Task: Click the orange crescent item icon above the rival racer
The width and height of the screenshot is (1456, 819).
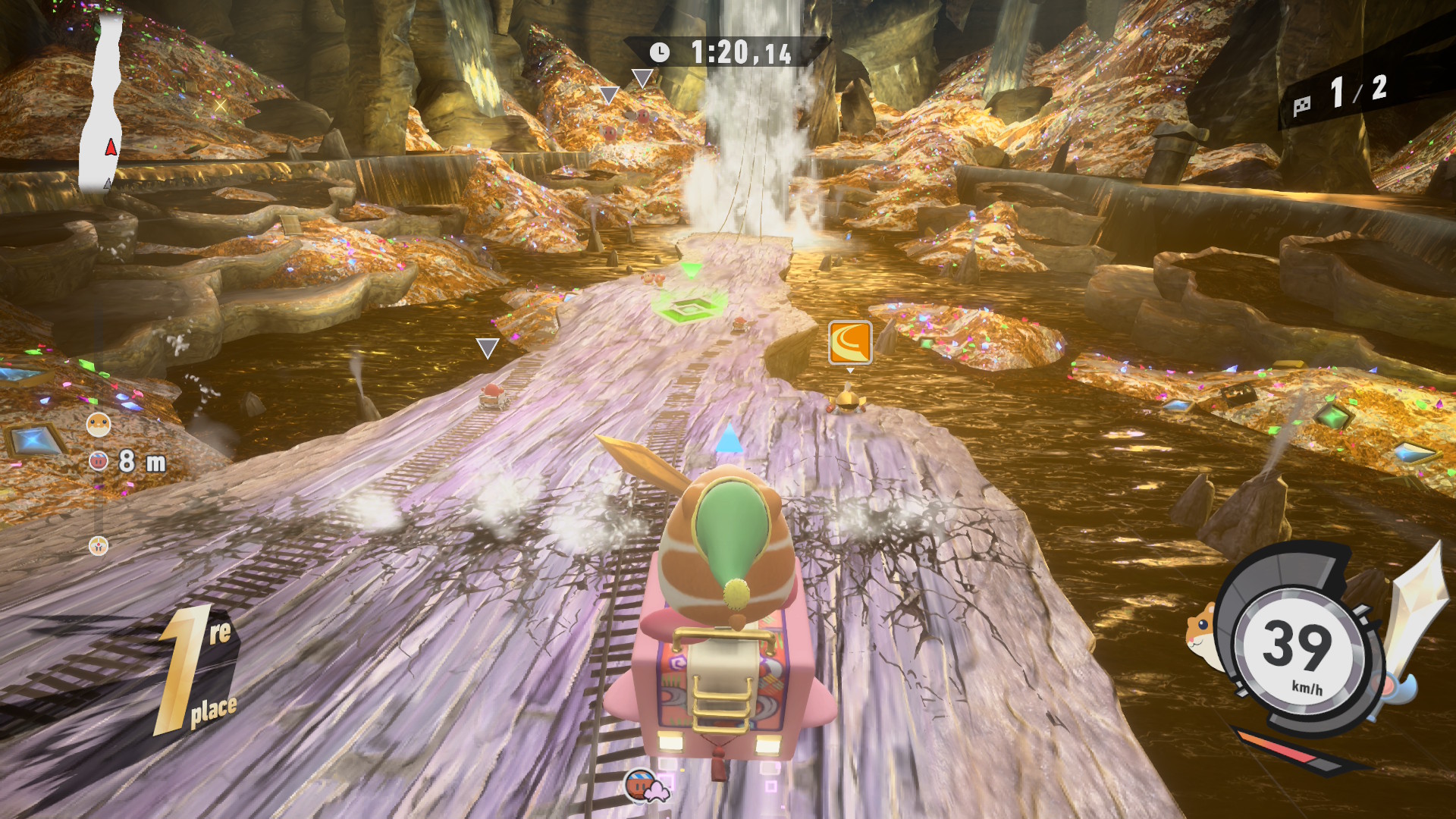Action: (852, 344)
